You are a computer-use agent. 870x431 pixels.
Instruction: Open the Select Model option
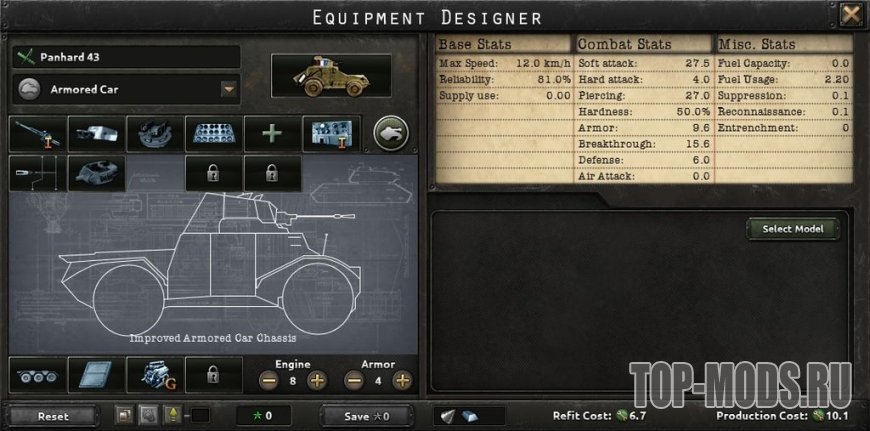[792, 229]
